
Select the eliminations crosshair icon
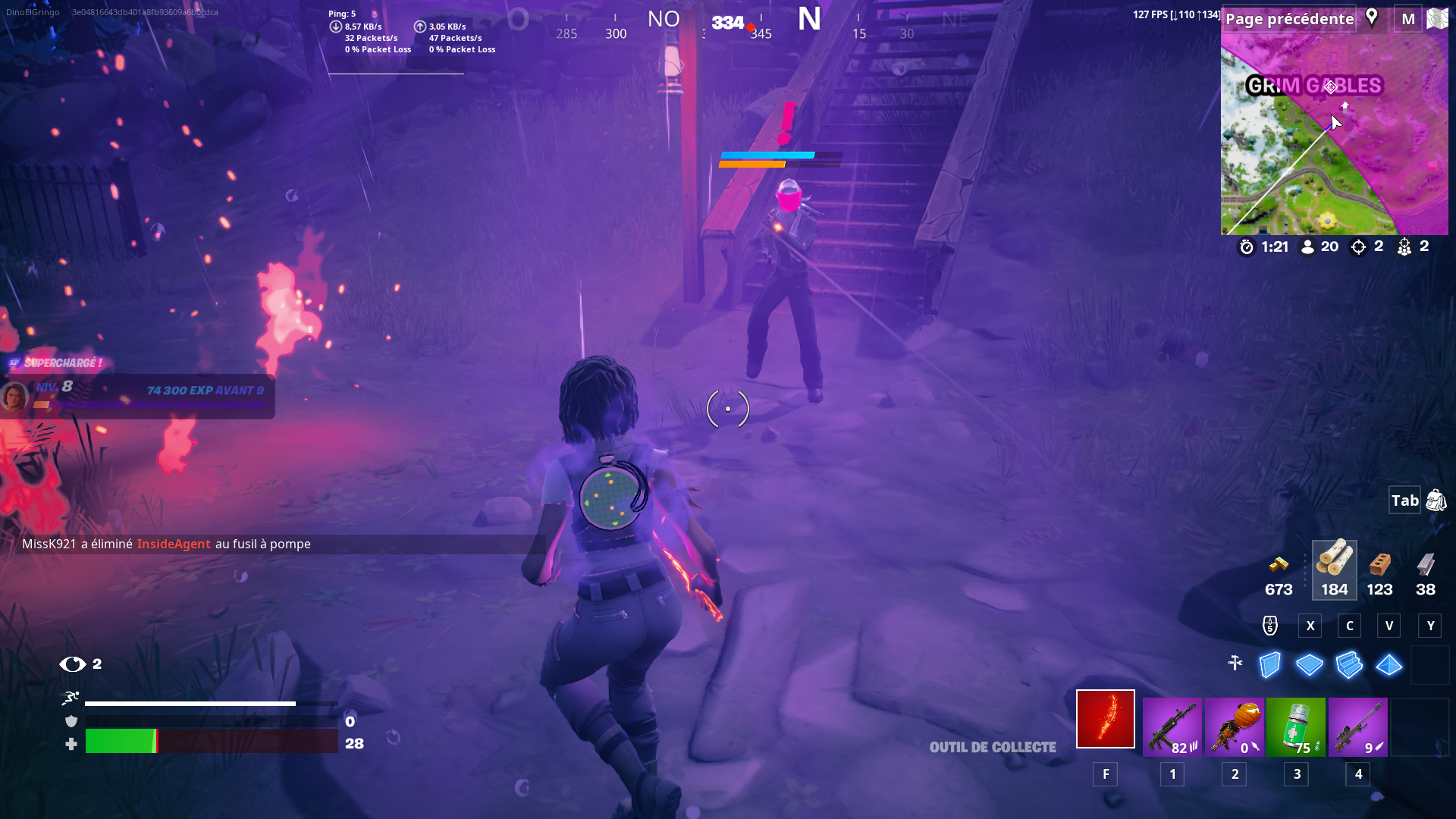click(1357, 246)
